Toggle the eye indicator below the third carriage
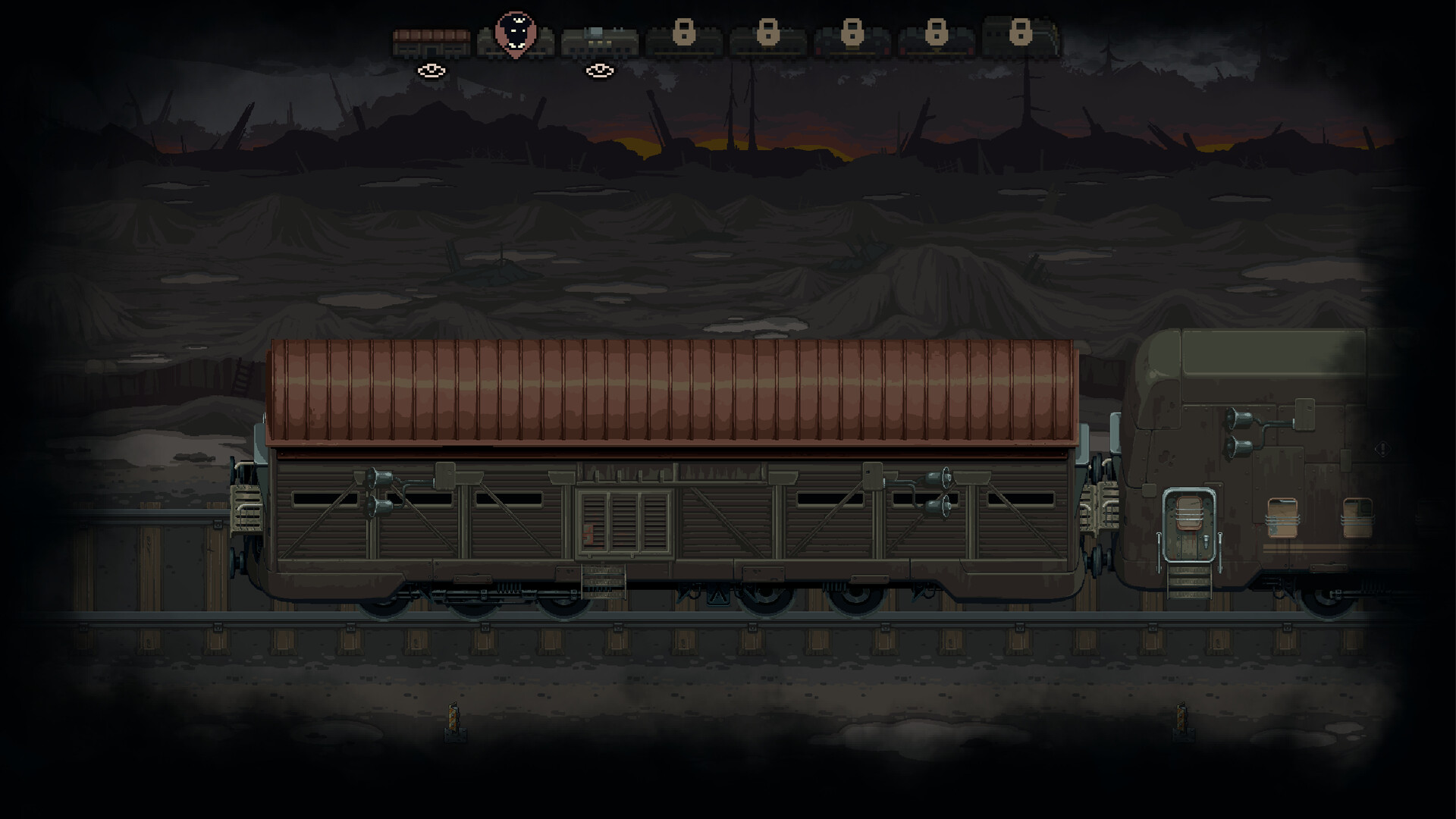The height and width of the screenshot is (819, 1456). (x=601, y=71)
